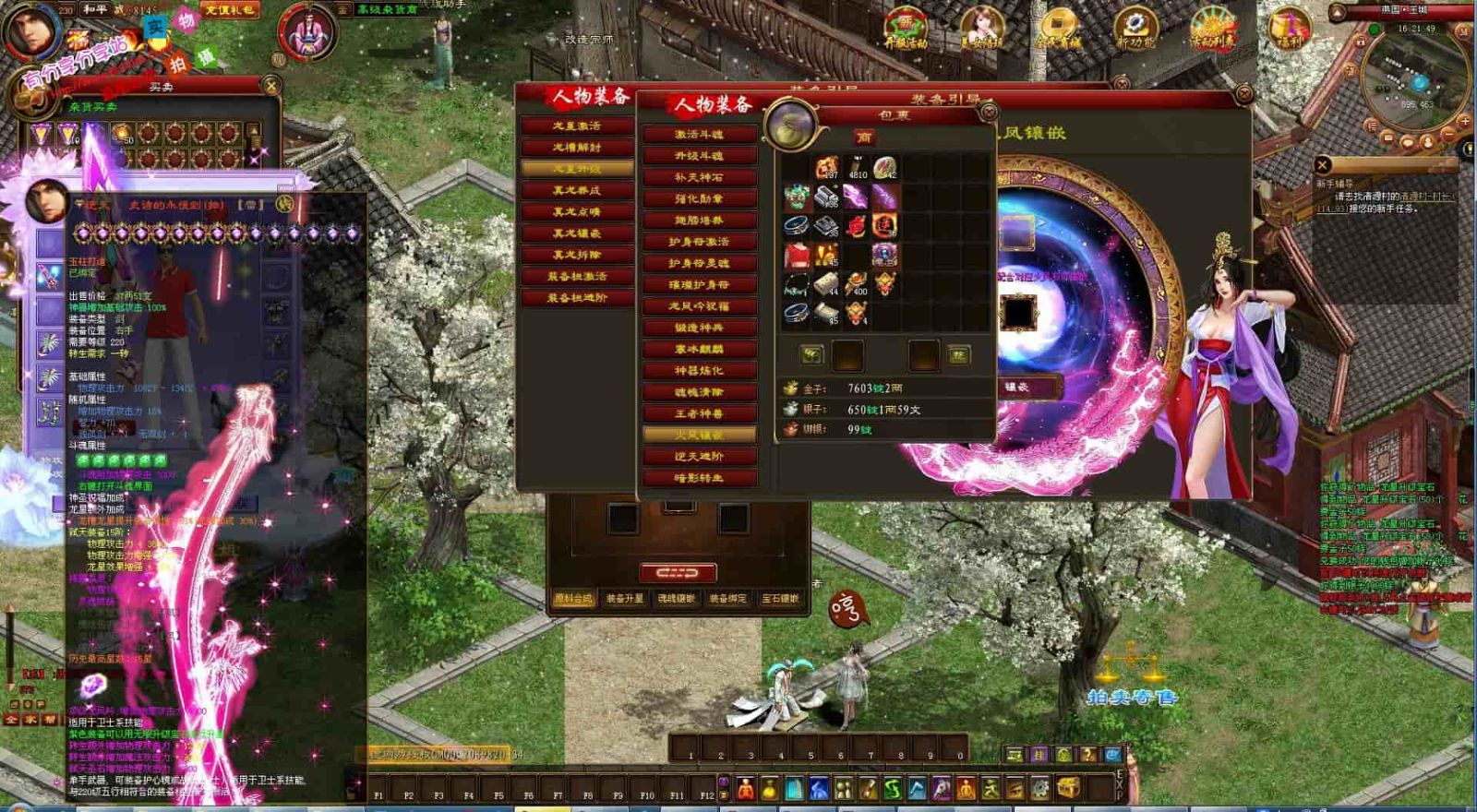1477x812 pixels.
Task: Close the 火凤镶嵌 equipment panel
Action: [1243, 94]
